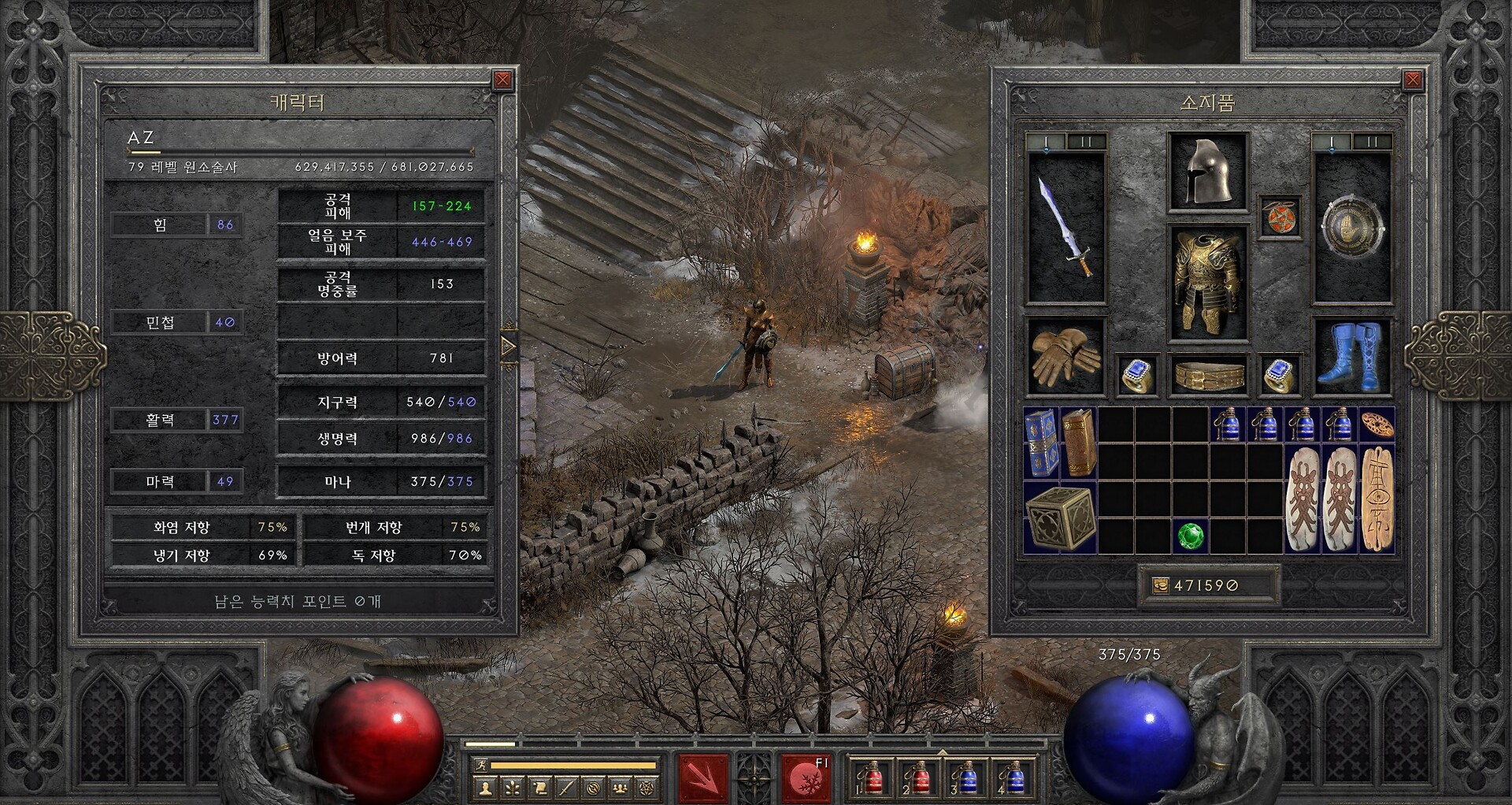This screenshot has width=1512, height=805.
Task: Expand the character panel's side arrow
Action: 509,347
